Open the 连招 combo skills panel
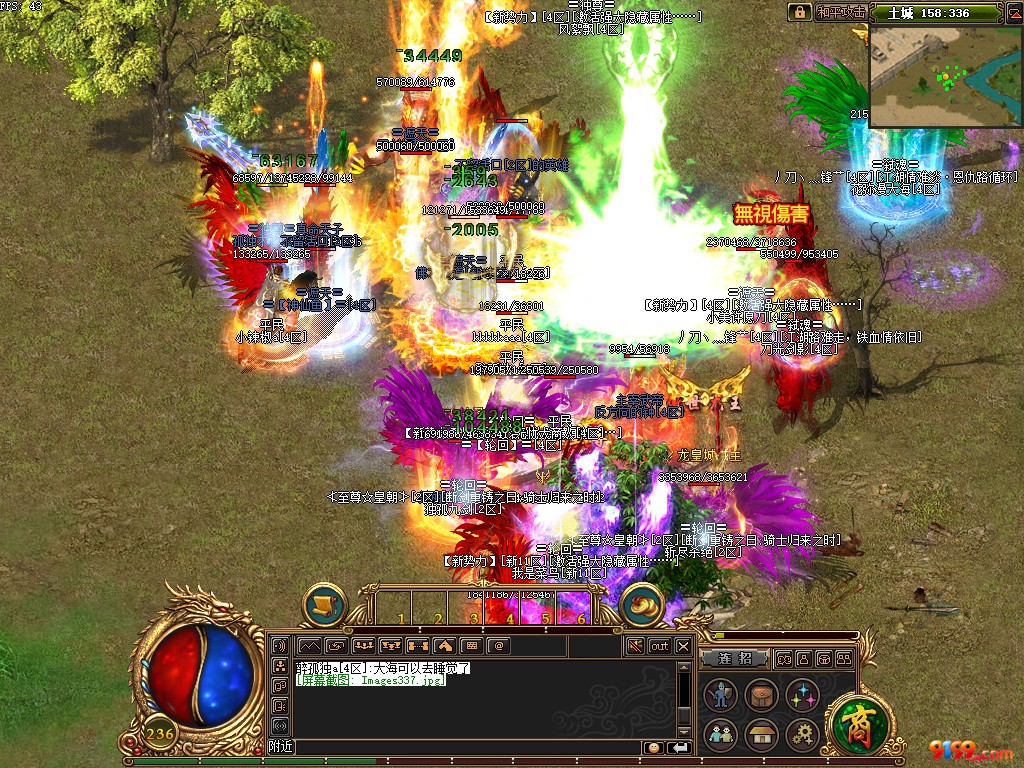This screenshot has width=1024, height=768. coord(734,659)
